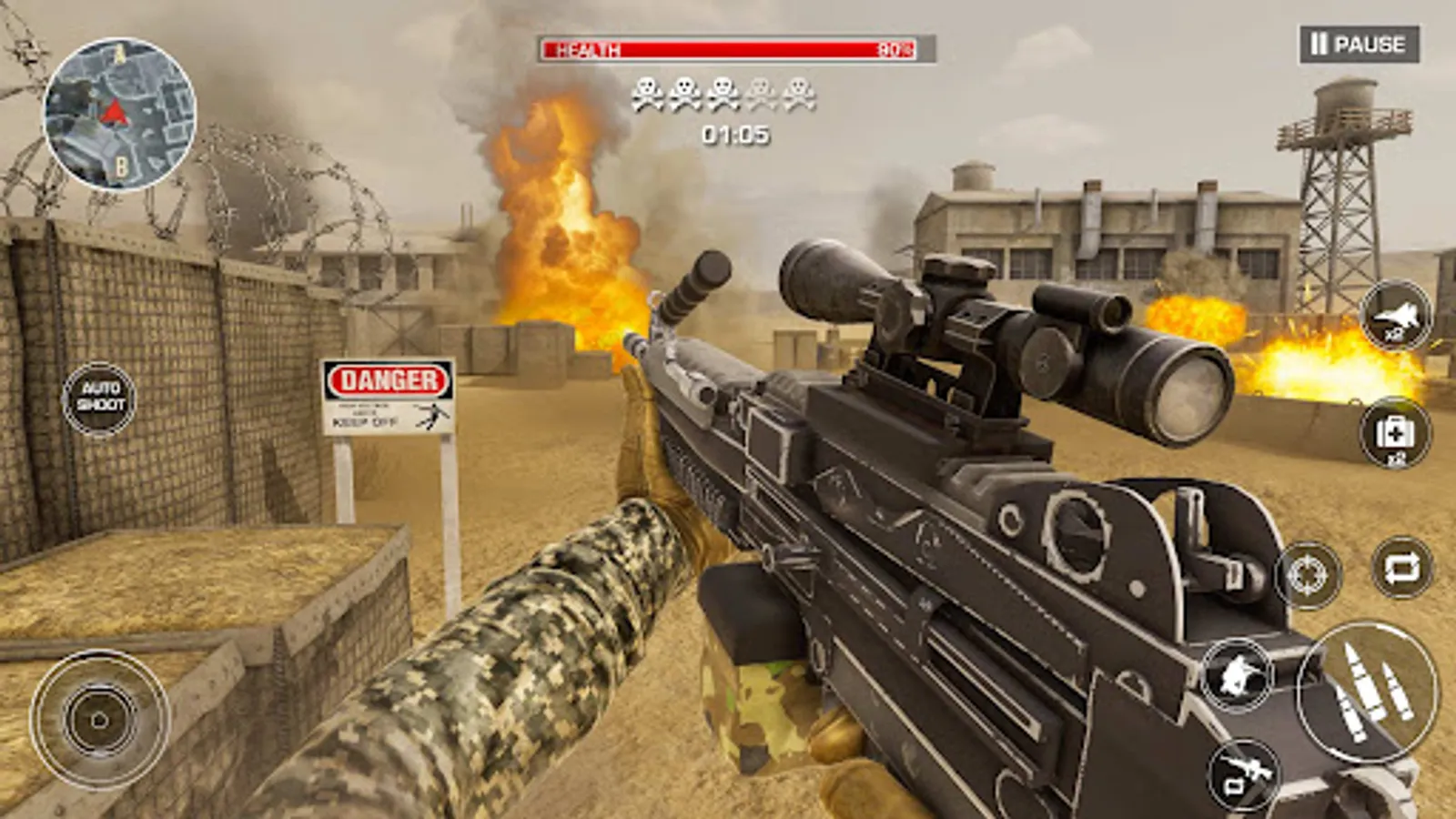Tap the crosshair aim button

coord(1309,574)
